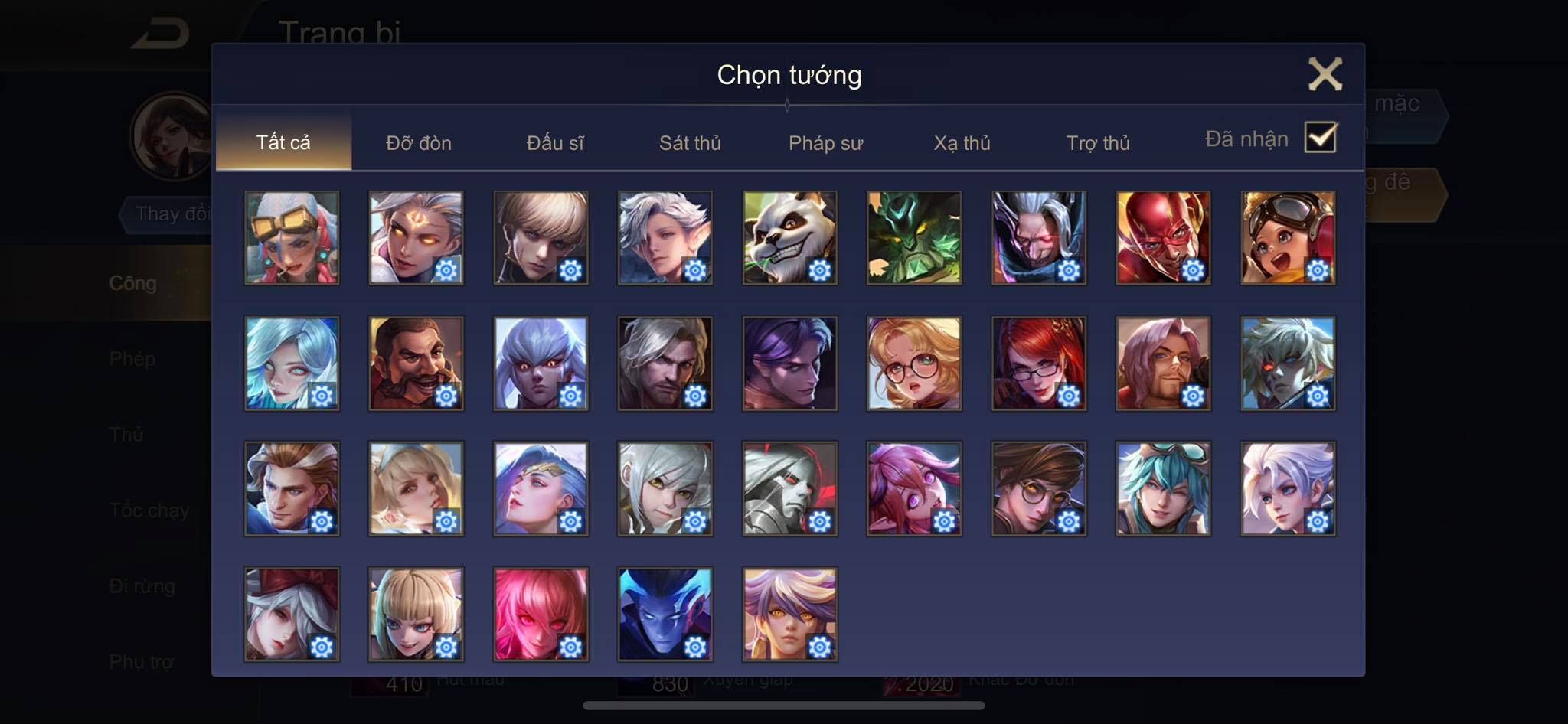Select the red-haired woman wearing glasses
The width and height of the screenshot is (1568, 724).
point(1038,364)
